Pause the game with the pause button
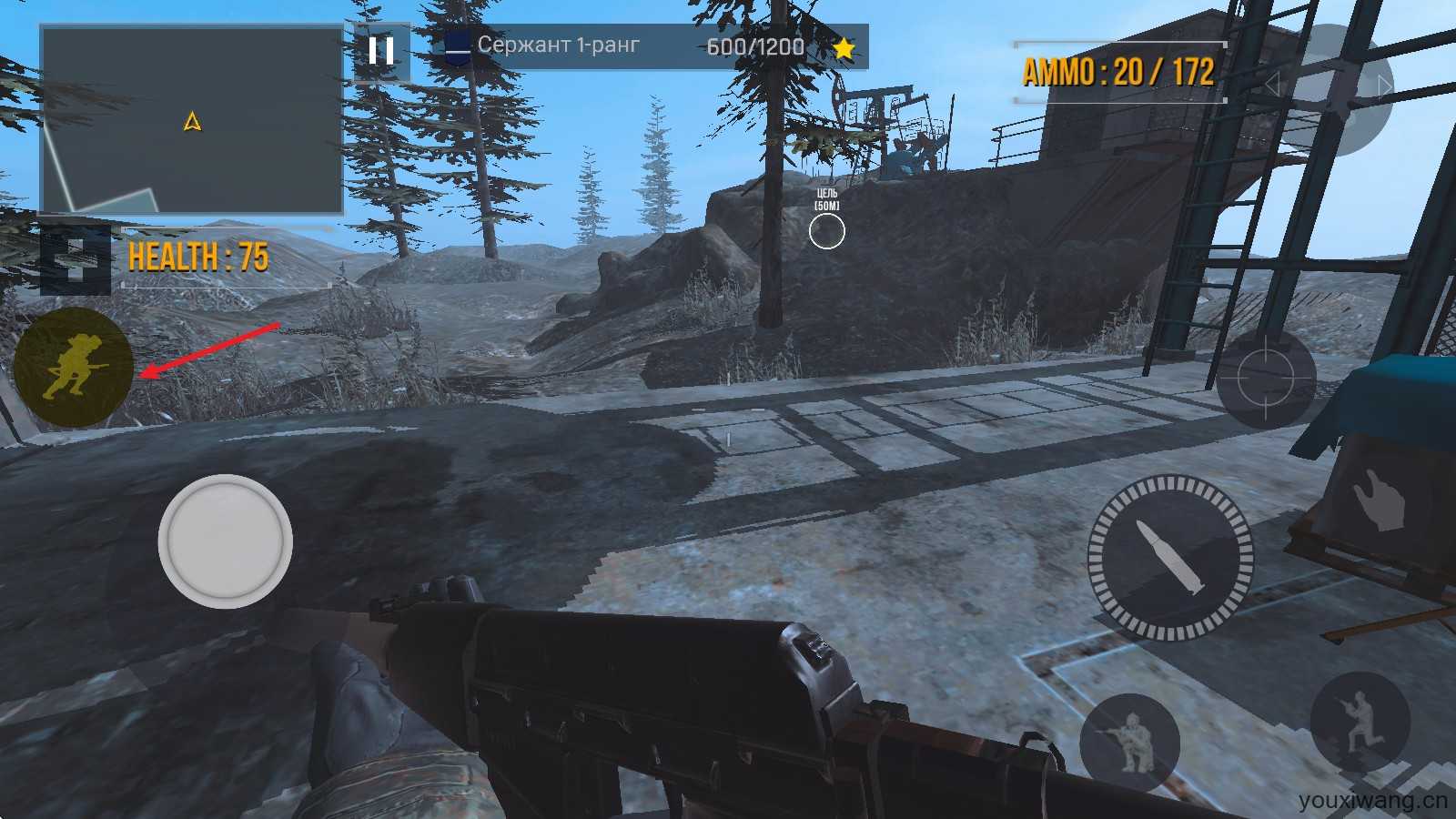Screen dimensions: 1456x819 click(x=381, y=51)
